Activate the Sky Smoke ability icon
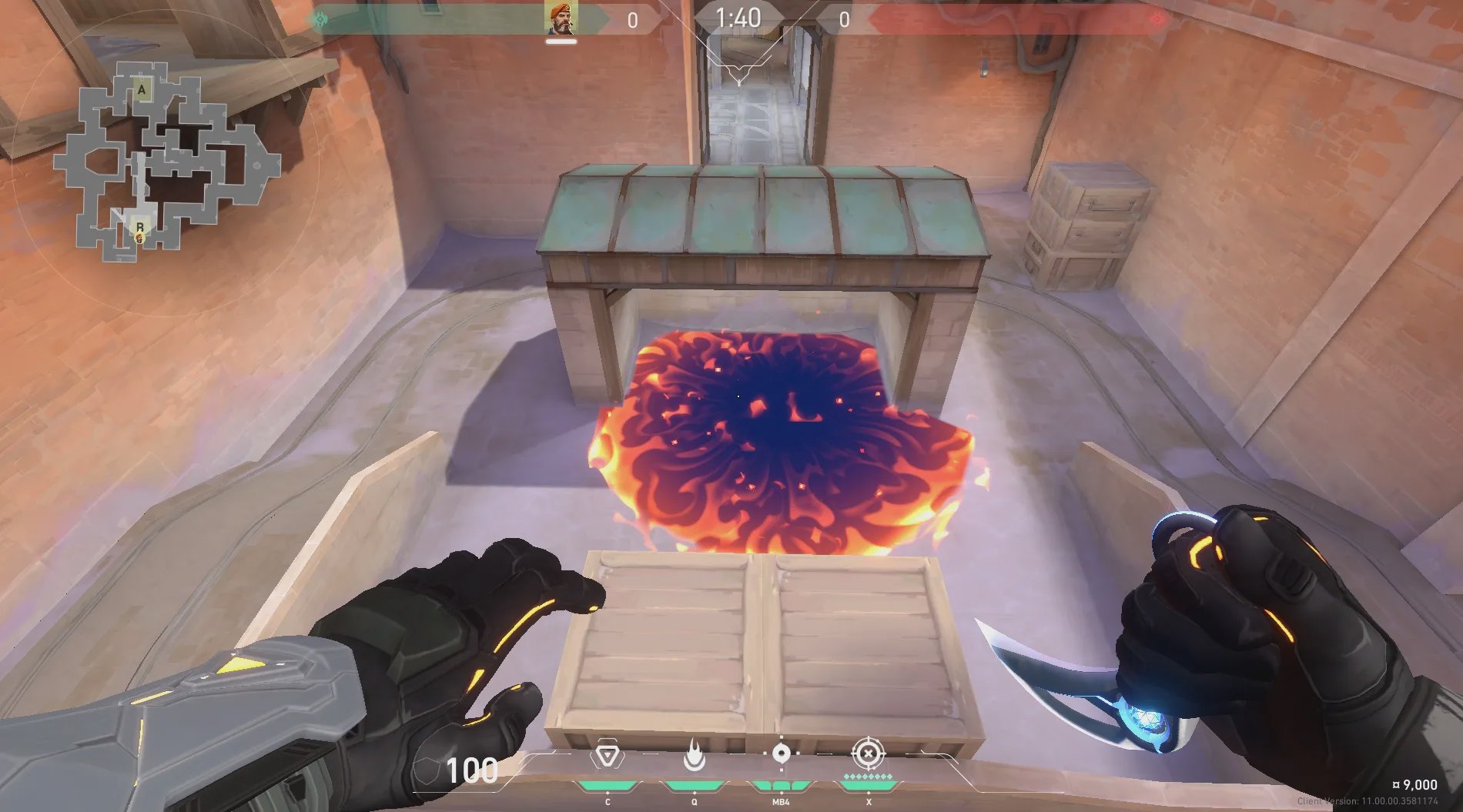 click(x=781, y=754)
